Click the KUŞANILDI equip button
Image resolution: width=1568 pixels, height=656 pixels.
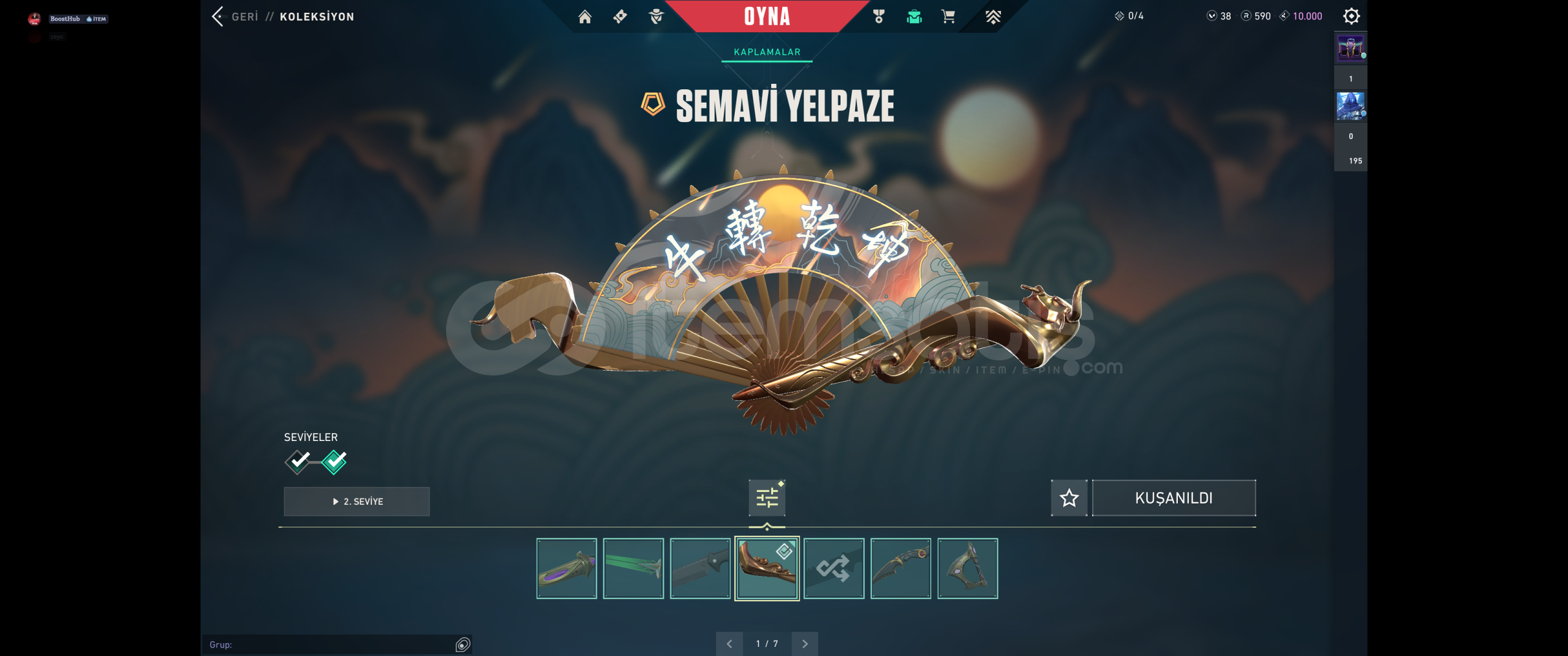tap(1174, 498)
